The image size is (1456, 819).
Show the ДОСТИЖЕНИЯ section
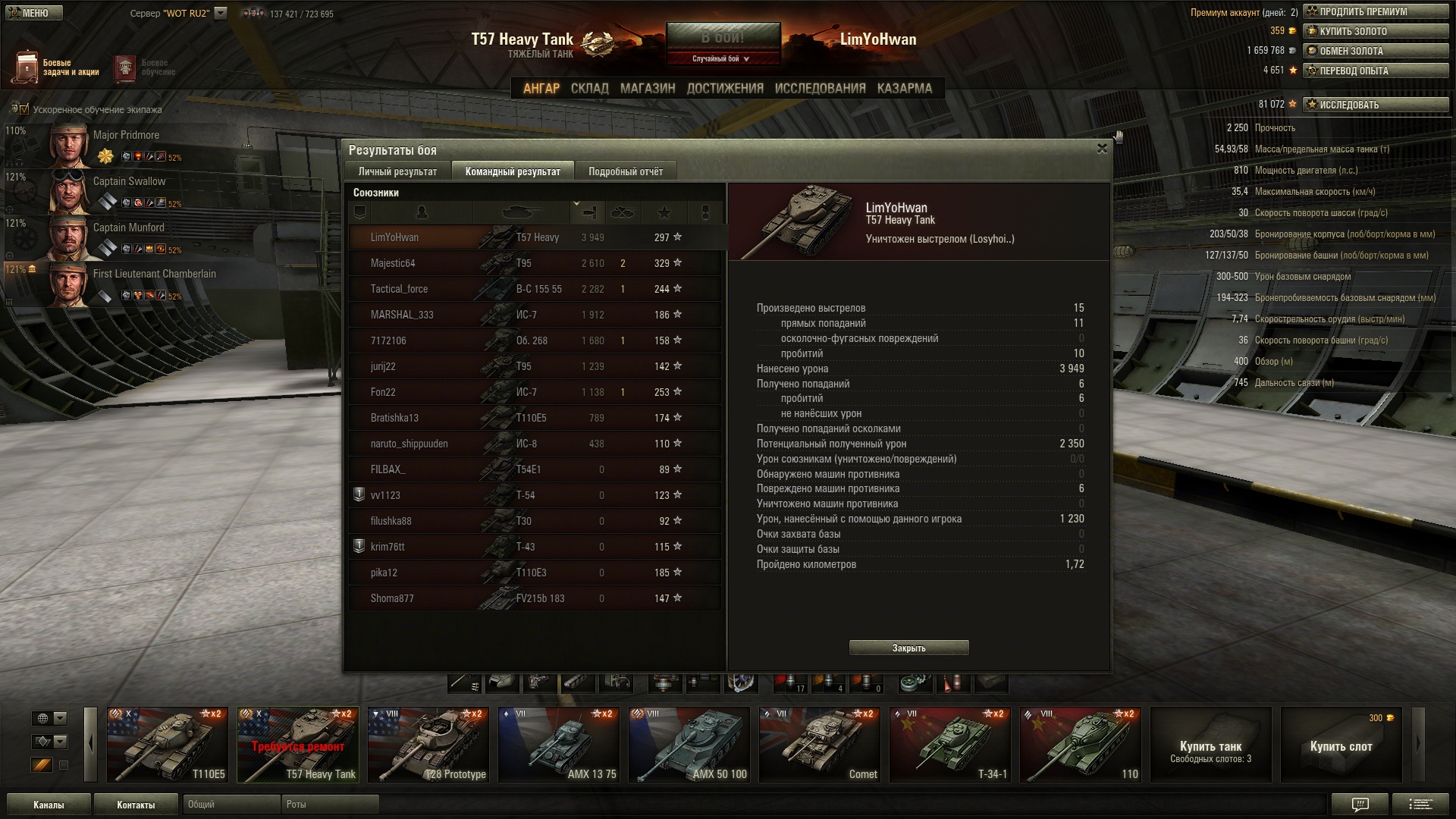click(724, 89)
